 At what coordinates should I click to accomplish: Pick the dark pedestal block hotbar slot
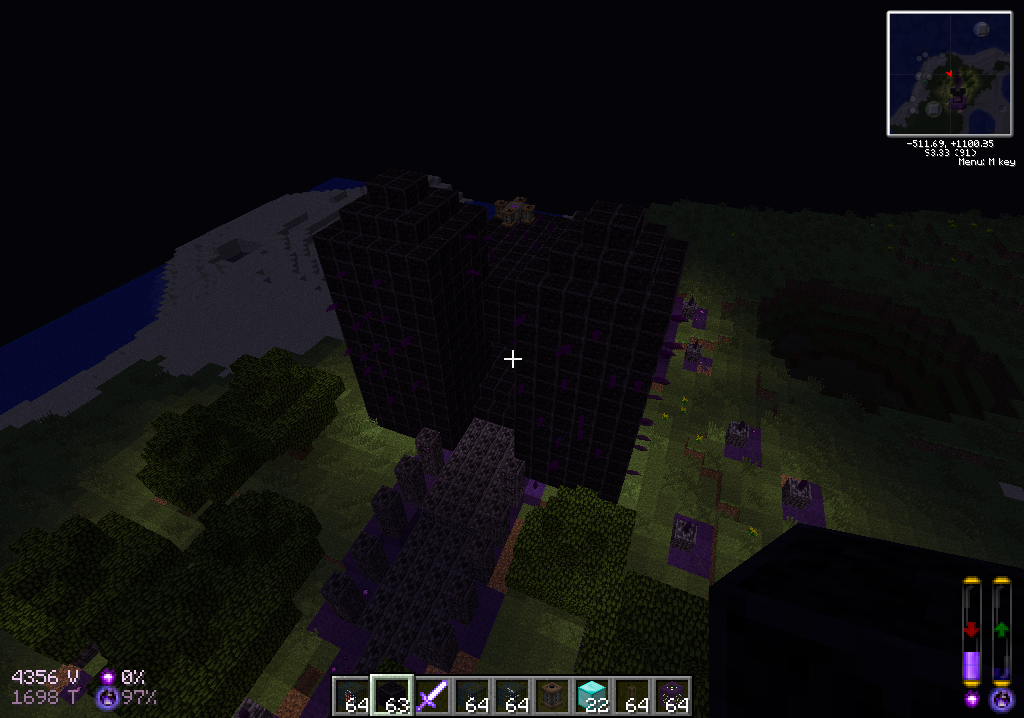pos(552,696)
